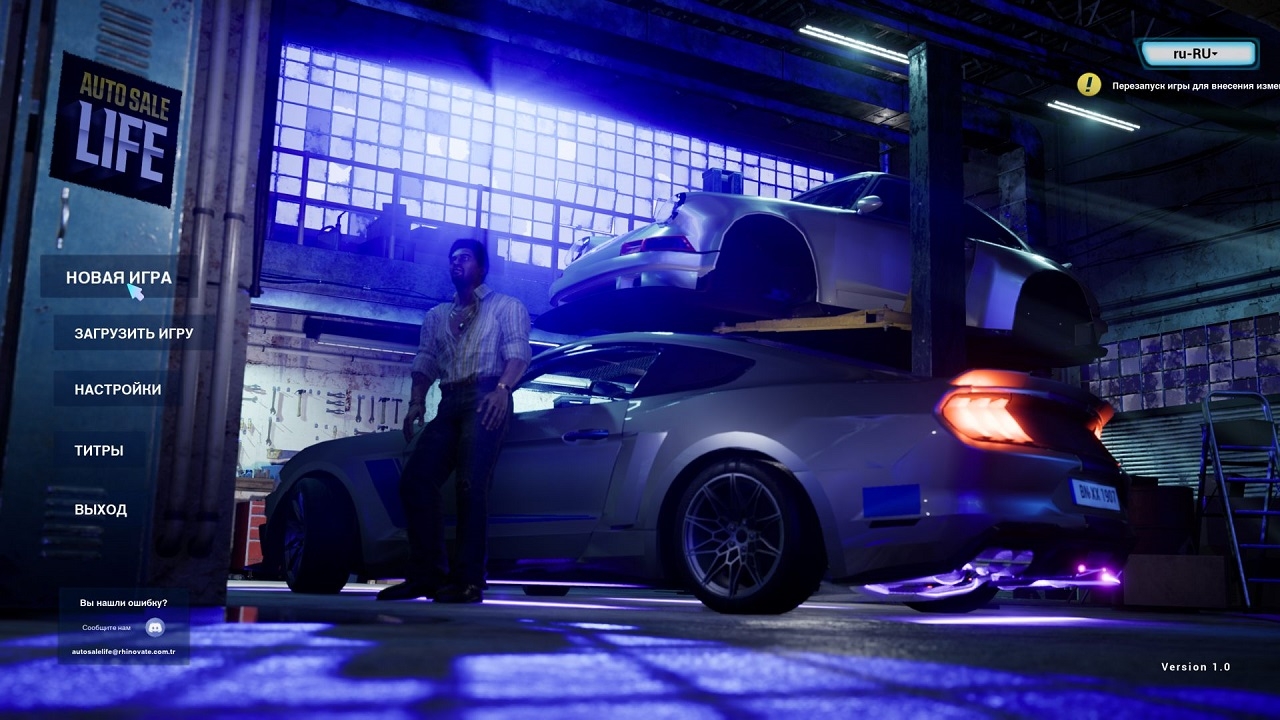Open the ЗАГРУЗИТЬ ИГРУ load menu
Image resolution: width=1280 pixels, height=720 pixels.
pos(133,333)
